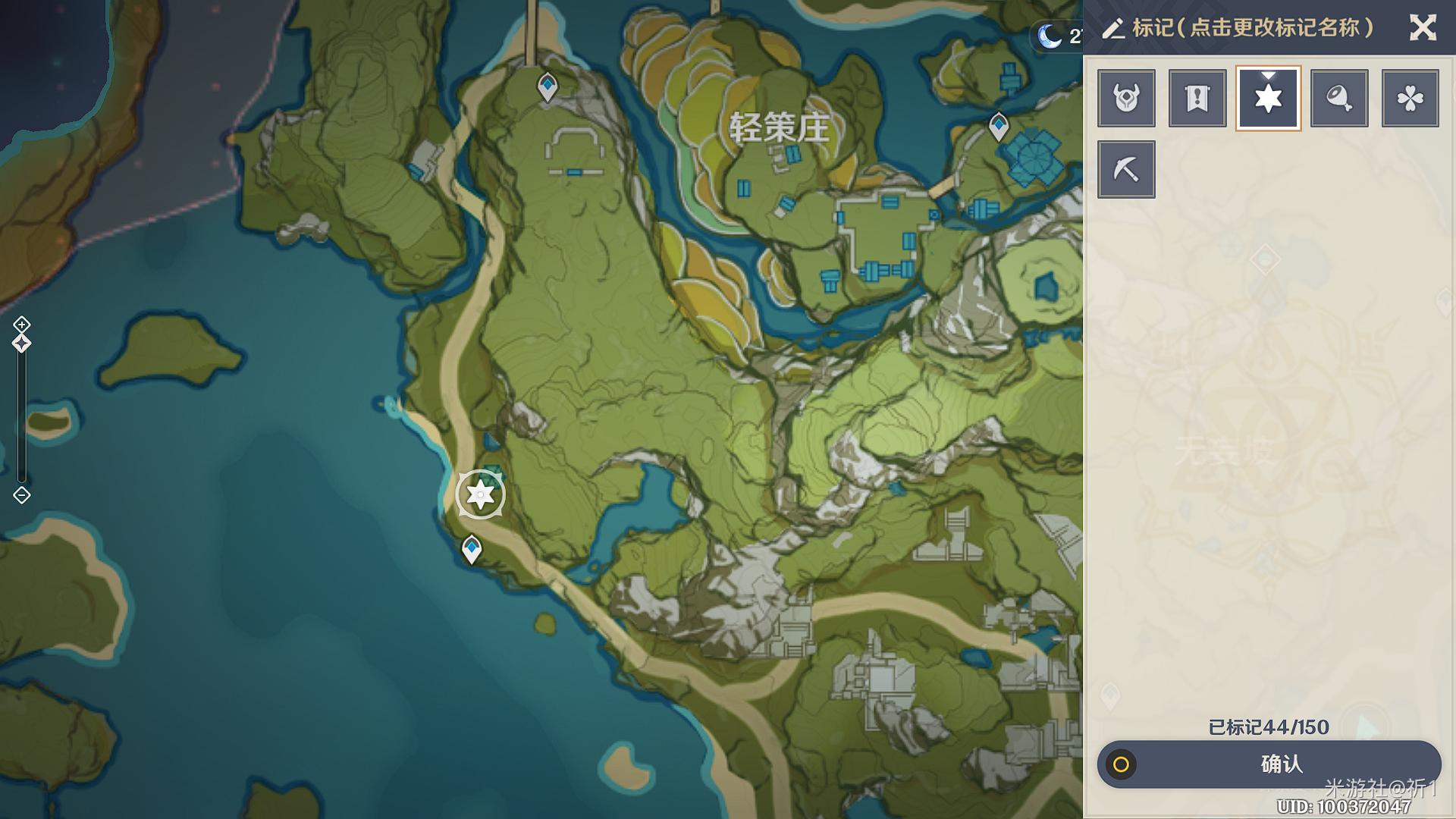Click the map zoom slider handle
Screen dimensions: 1456x819
(21, 344)
